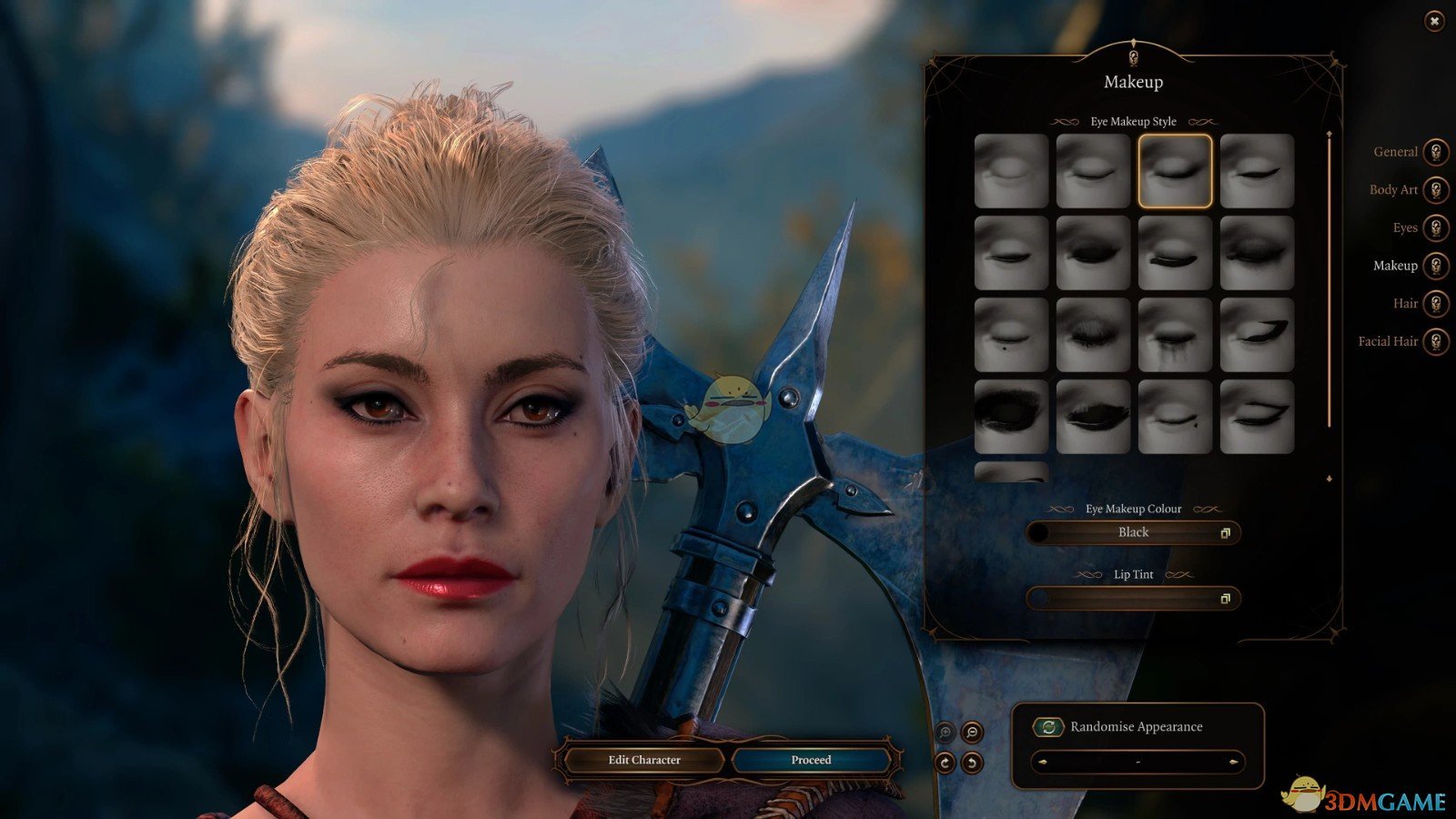The image size is (1456, 819).
Task: Zoom out the character camera
Action: click(x=972, y=733)
